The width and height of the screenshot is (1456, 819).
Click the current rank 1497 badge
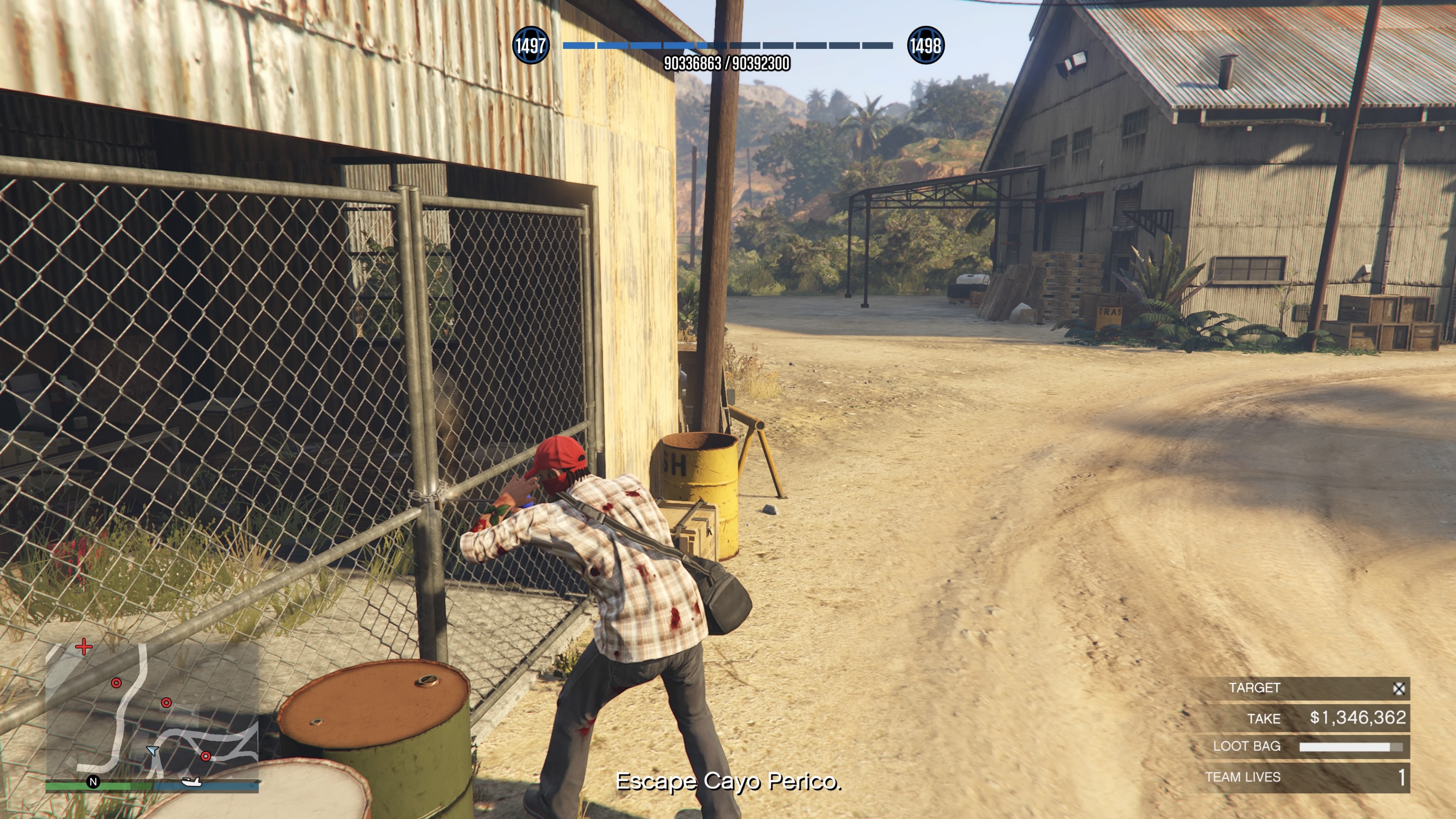pyautogui.click(x=530, y=45)
